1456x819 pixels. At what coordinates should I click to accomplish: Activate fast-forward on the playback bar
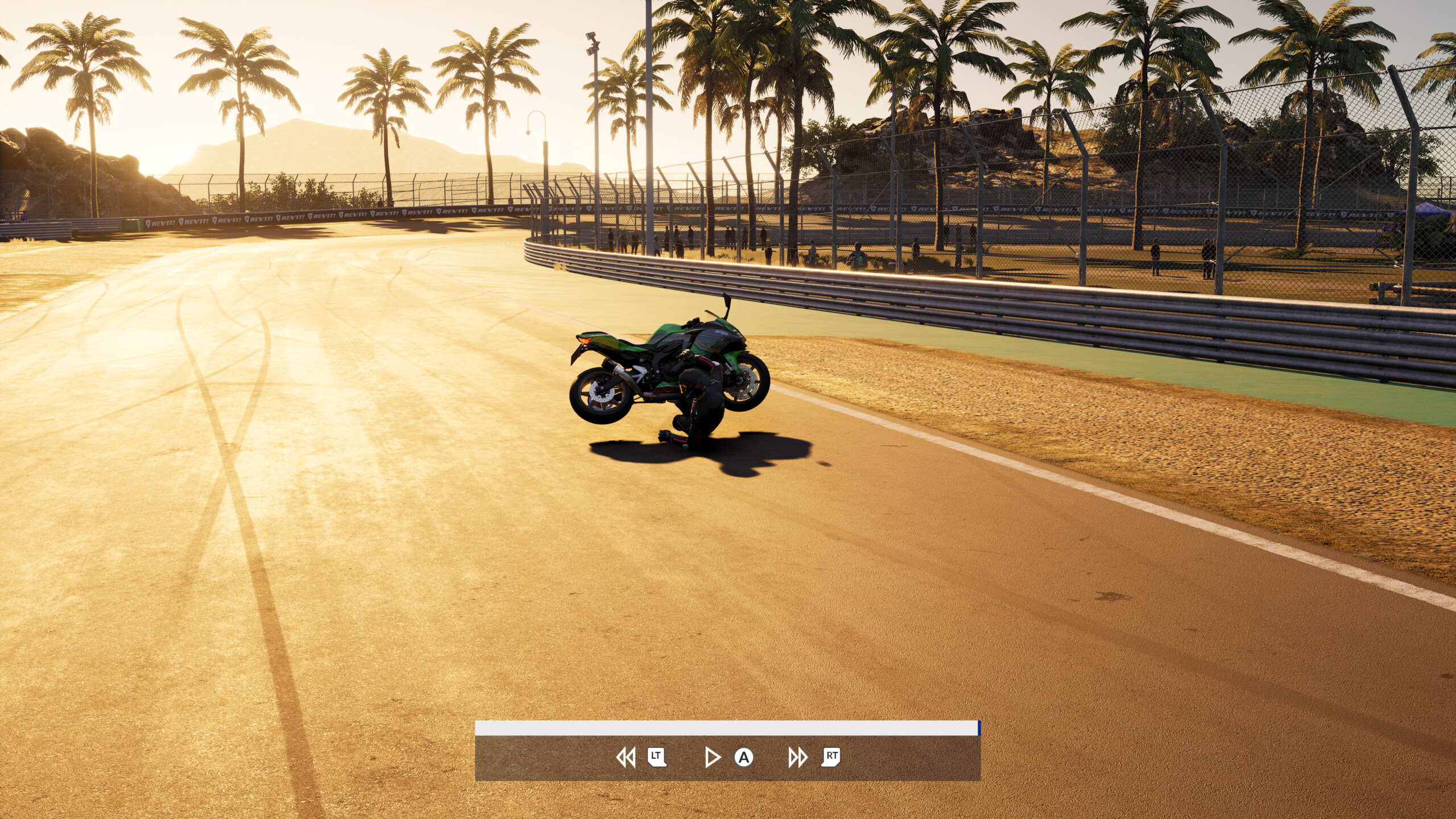click(797, 757)
